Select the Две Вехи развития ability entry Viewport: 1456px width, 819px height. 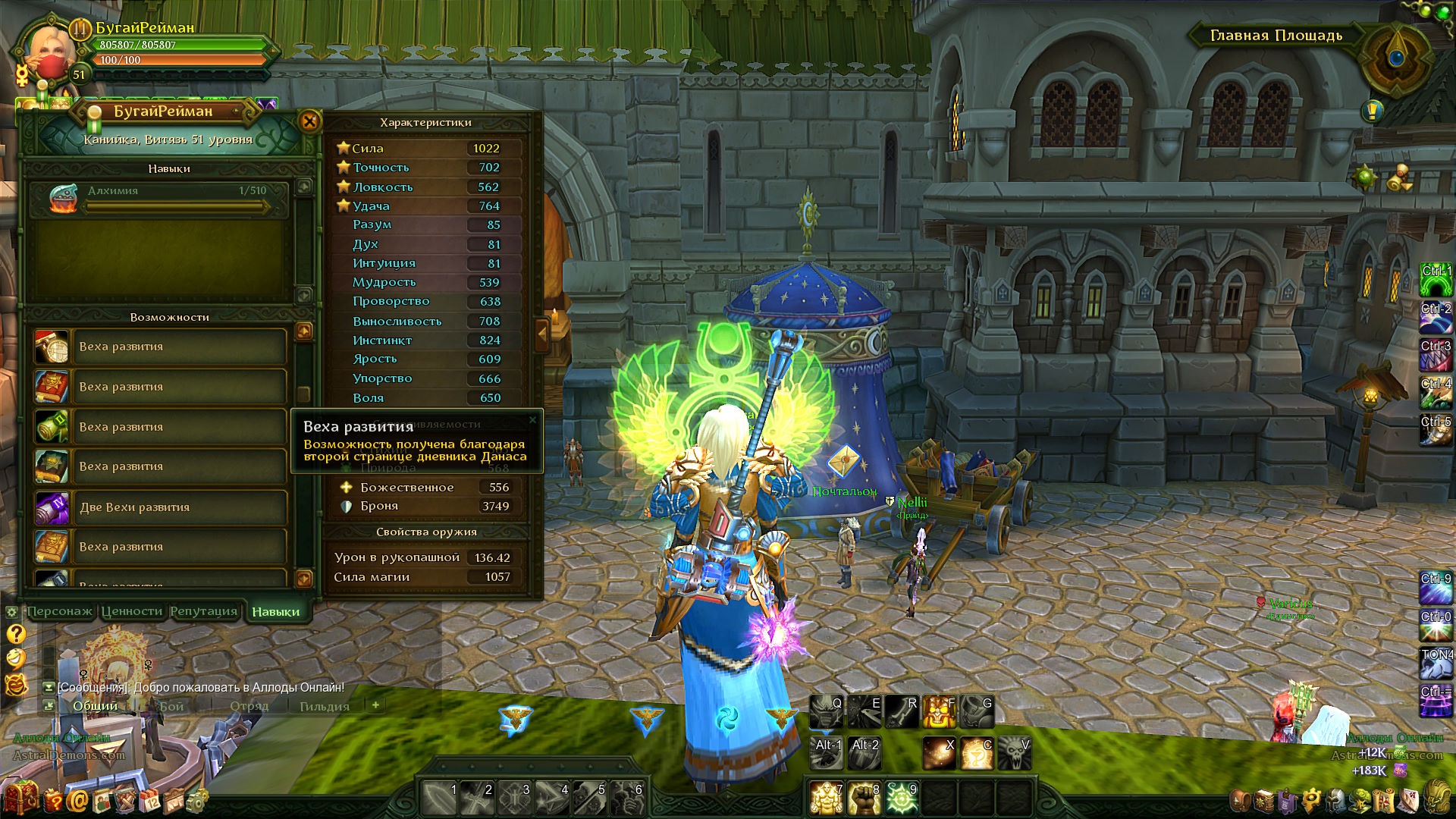(x=161, y=507)
